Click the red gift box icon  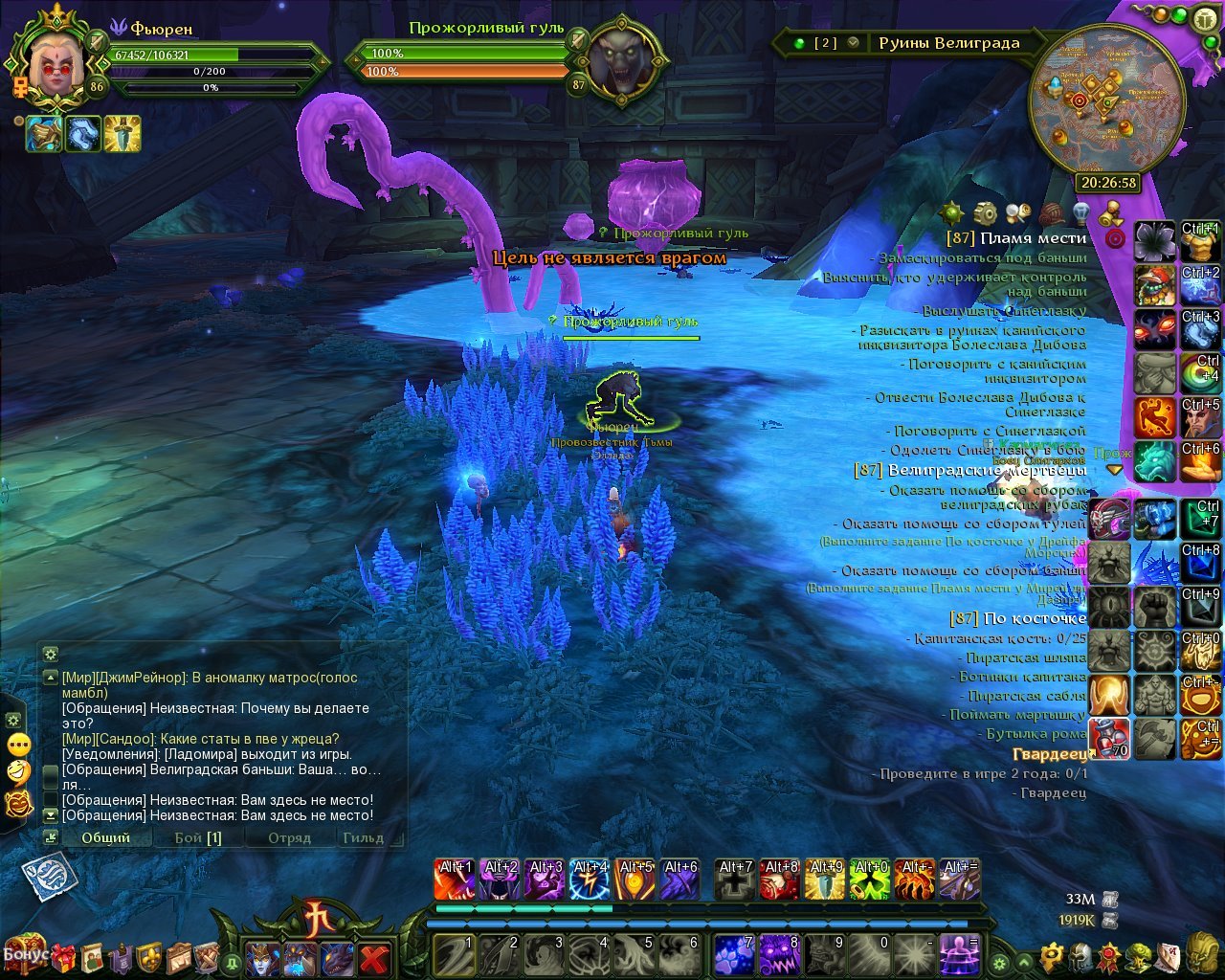click(64, 956)
